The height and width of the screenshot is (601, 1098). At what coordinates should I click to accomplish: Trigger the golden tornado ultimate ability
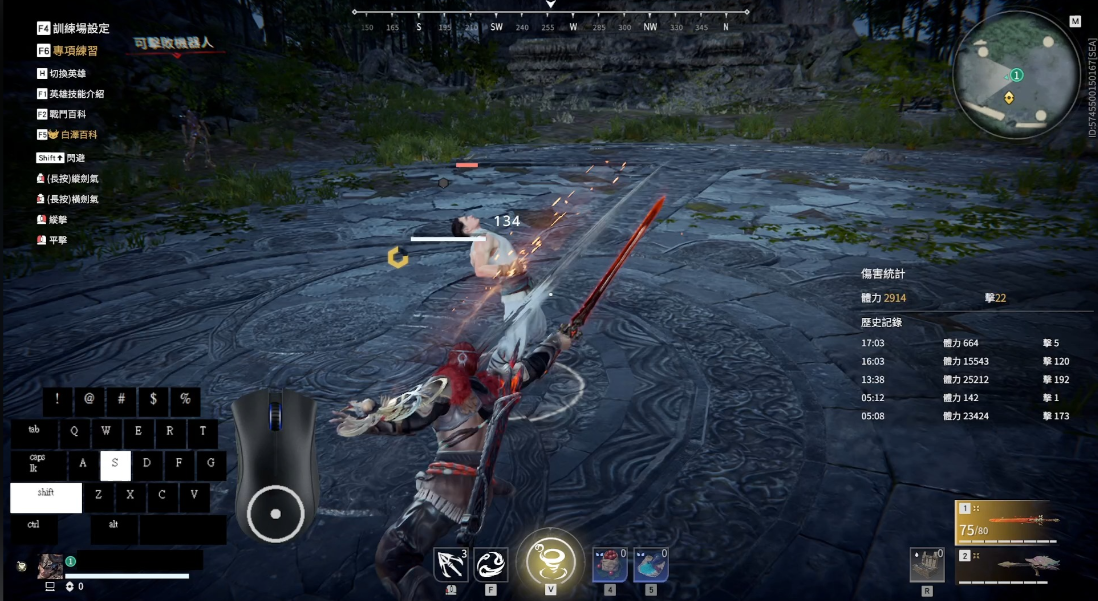pos(550,558)
